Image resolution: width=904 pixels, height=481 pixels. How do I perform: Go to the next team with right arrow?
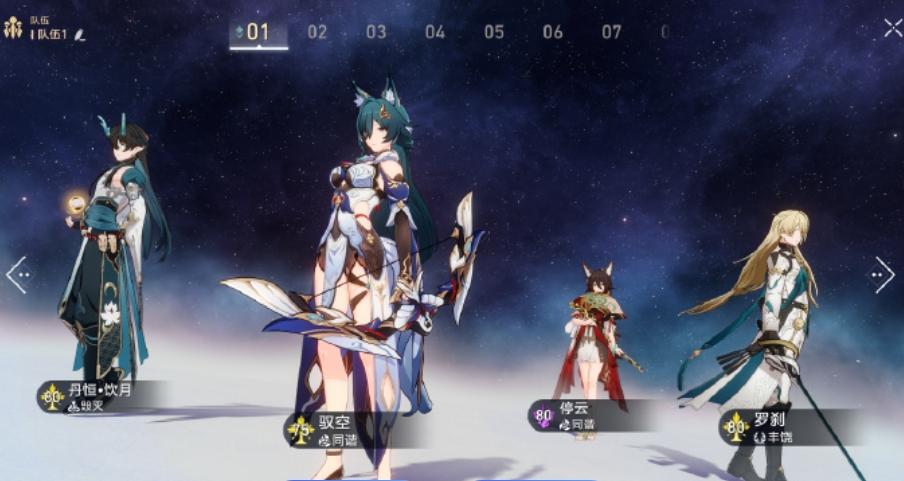(882, 275)
